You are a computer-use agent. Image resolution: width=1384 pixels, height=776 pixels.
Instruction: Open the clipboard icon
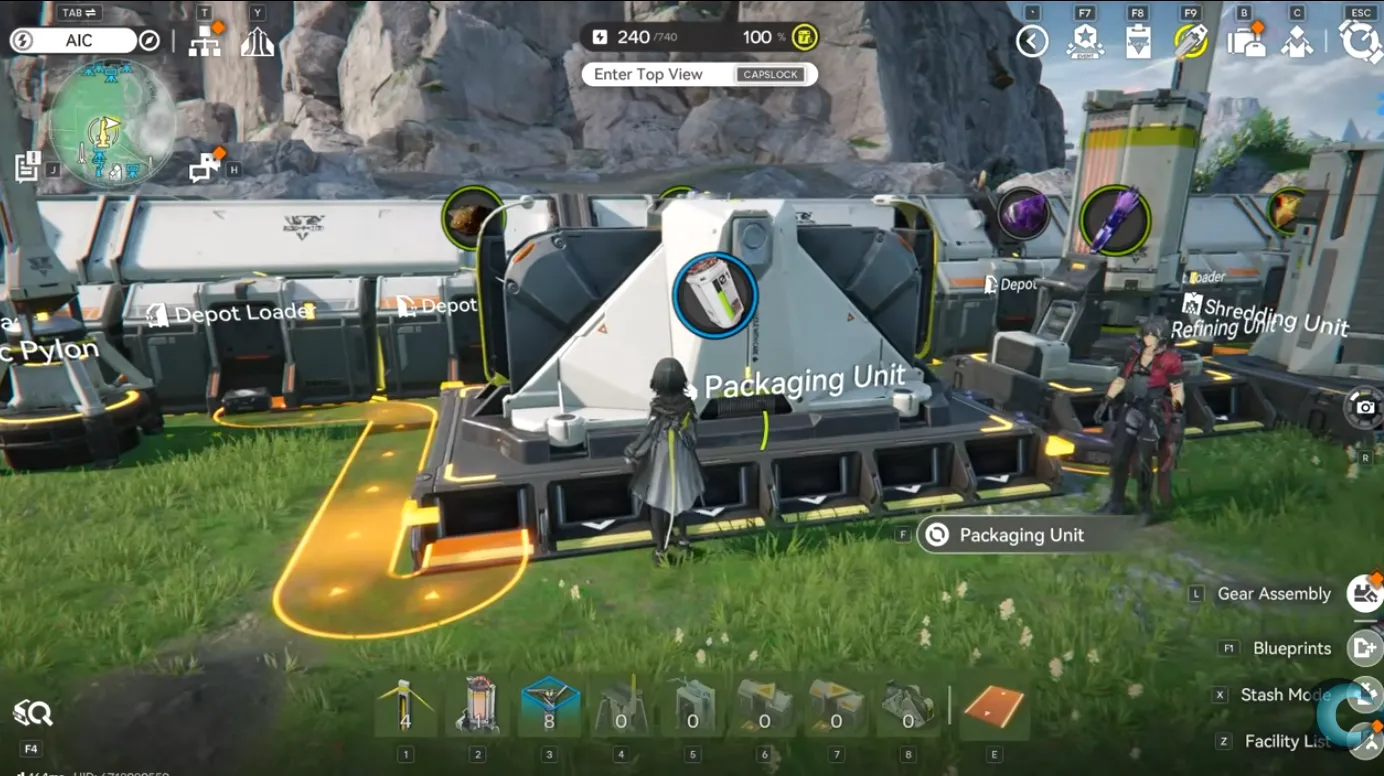tap(1138, 42)
